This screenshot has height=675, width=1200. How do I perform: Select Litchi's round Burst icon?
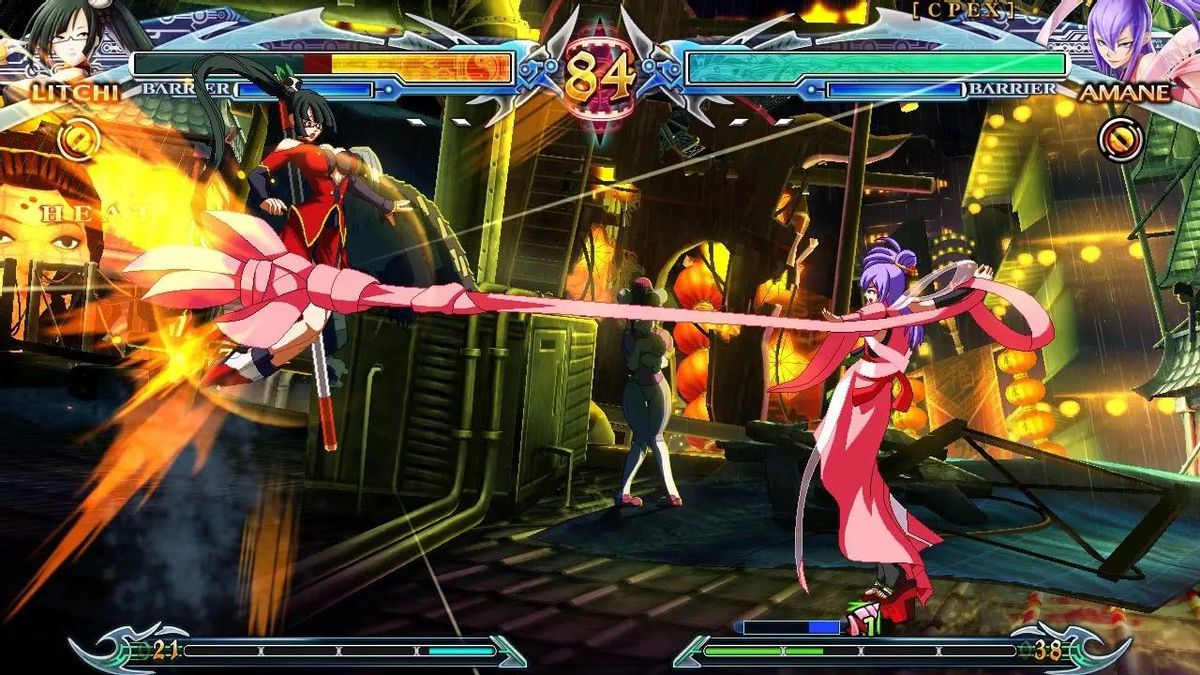tap(77, 139)
